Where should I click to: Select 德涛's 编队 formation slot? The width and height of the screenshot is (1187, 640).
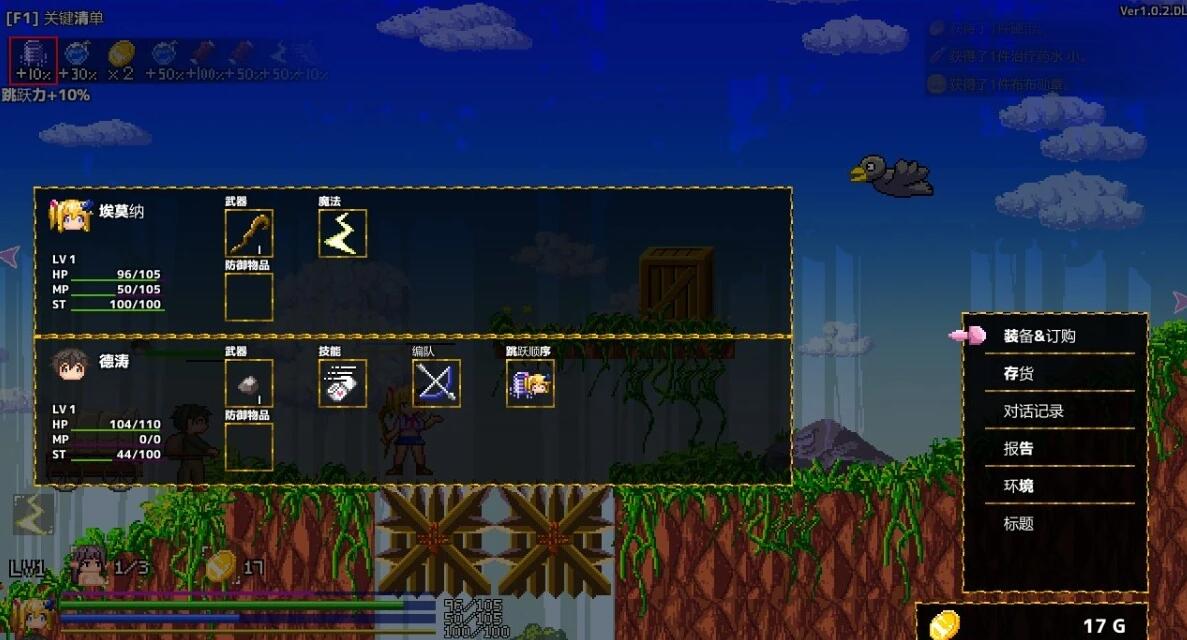(437, 383)
